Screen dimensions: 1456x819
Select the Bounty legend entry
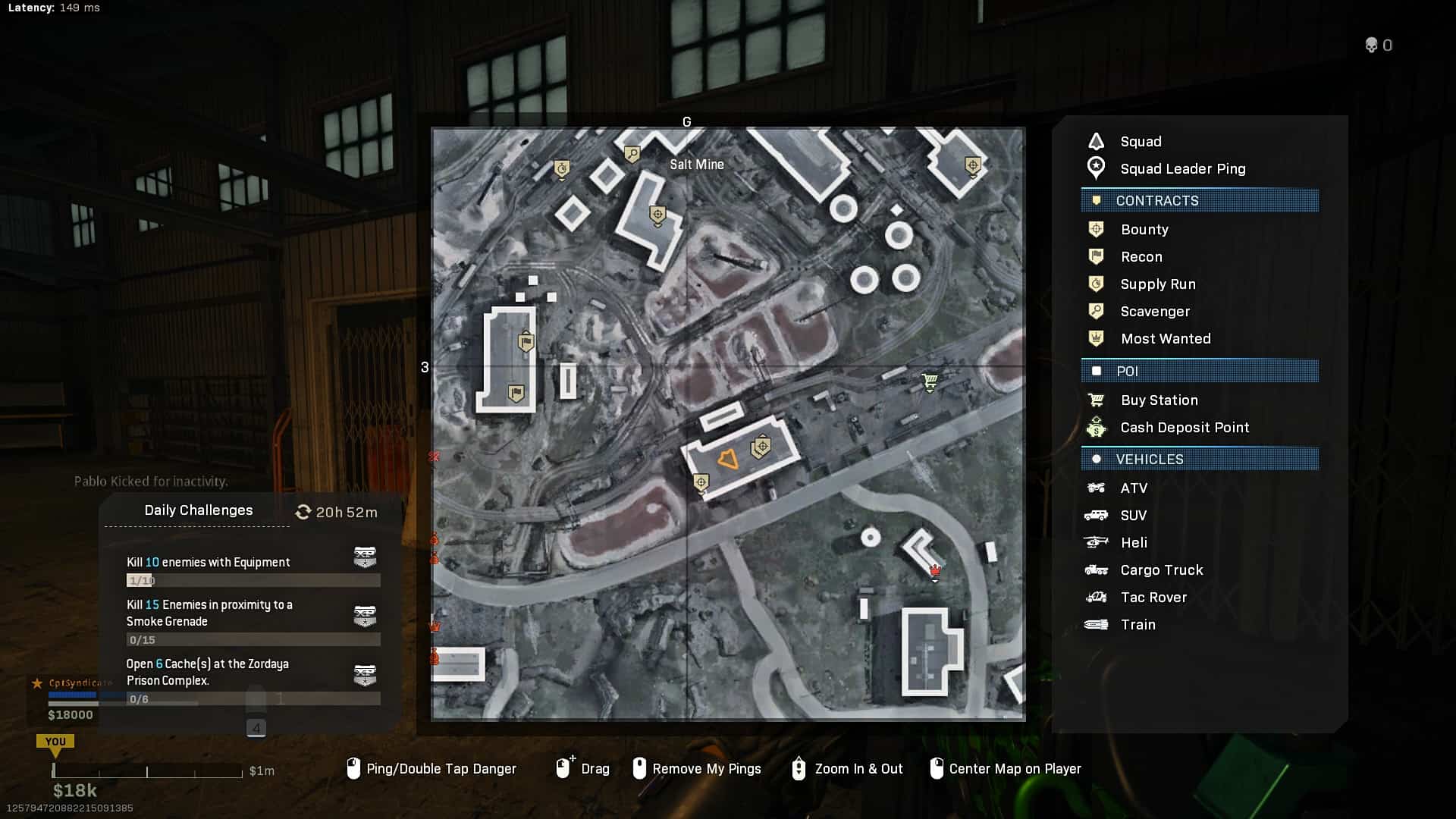tap(1144, 230)
